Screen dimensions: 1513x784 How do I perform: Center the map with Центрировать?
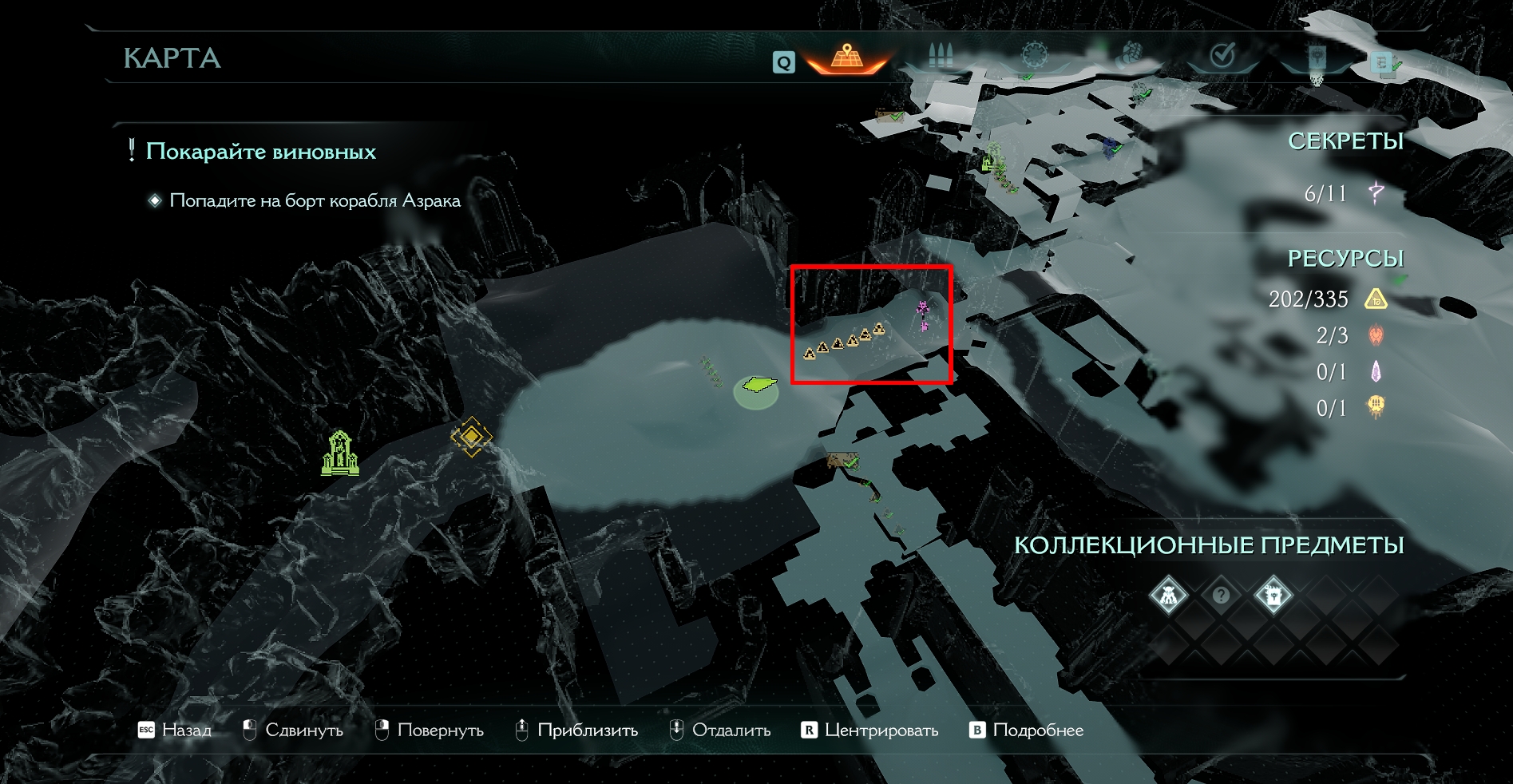[x=870, y=731]
